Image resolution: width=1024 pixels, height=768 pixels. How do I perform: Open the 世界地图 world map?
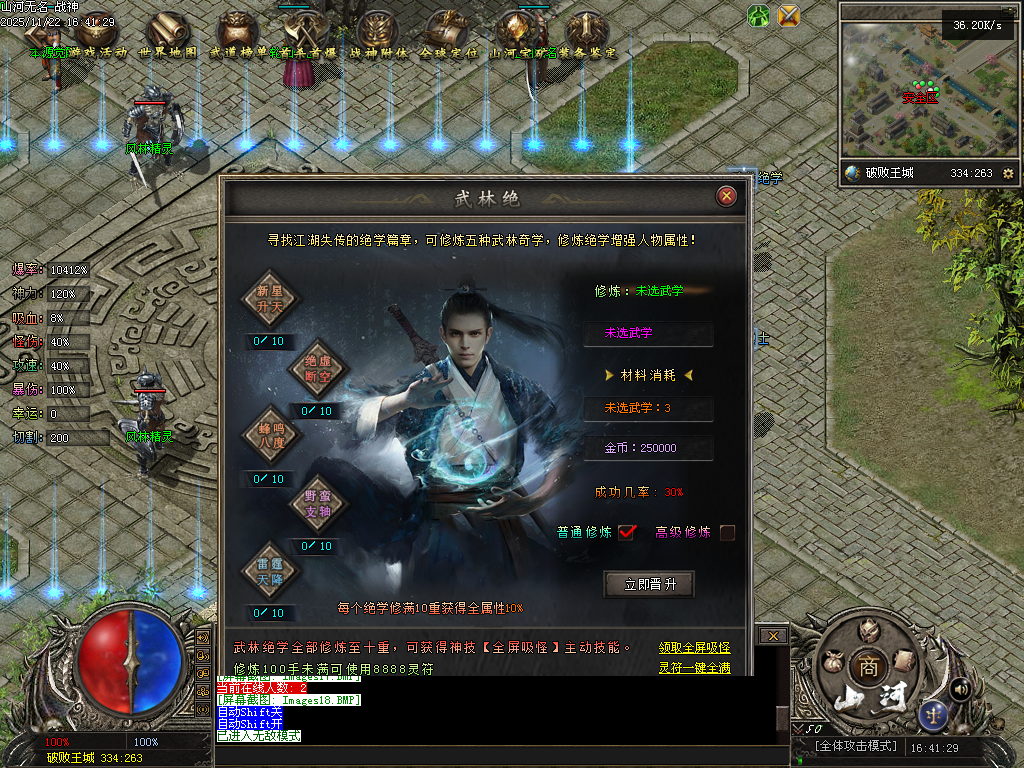point(167,36)
